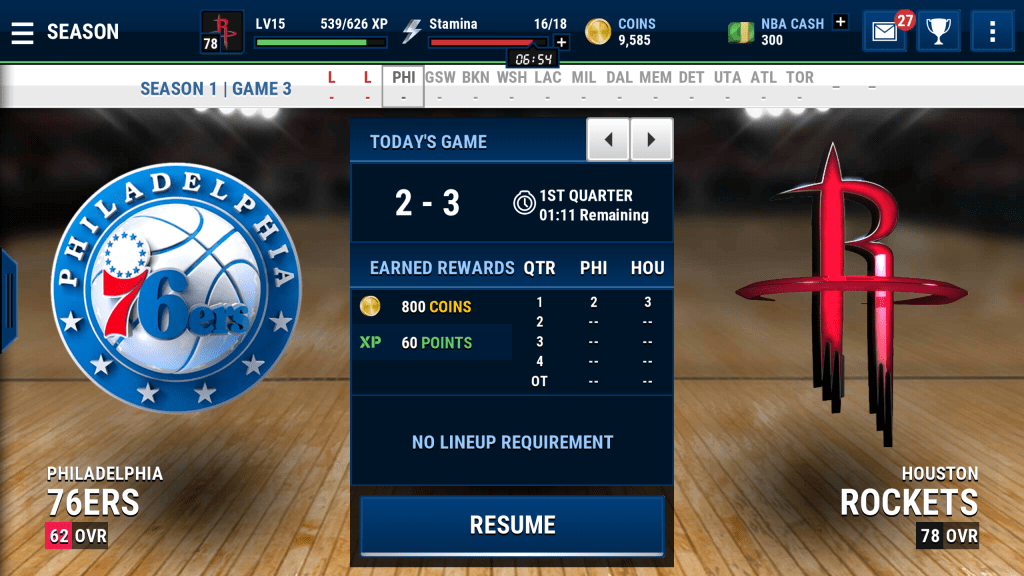
Task: Open the three-dot options menu
Action: tap(992, 32)
